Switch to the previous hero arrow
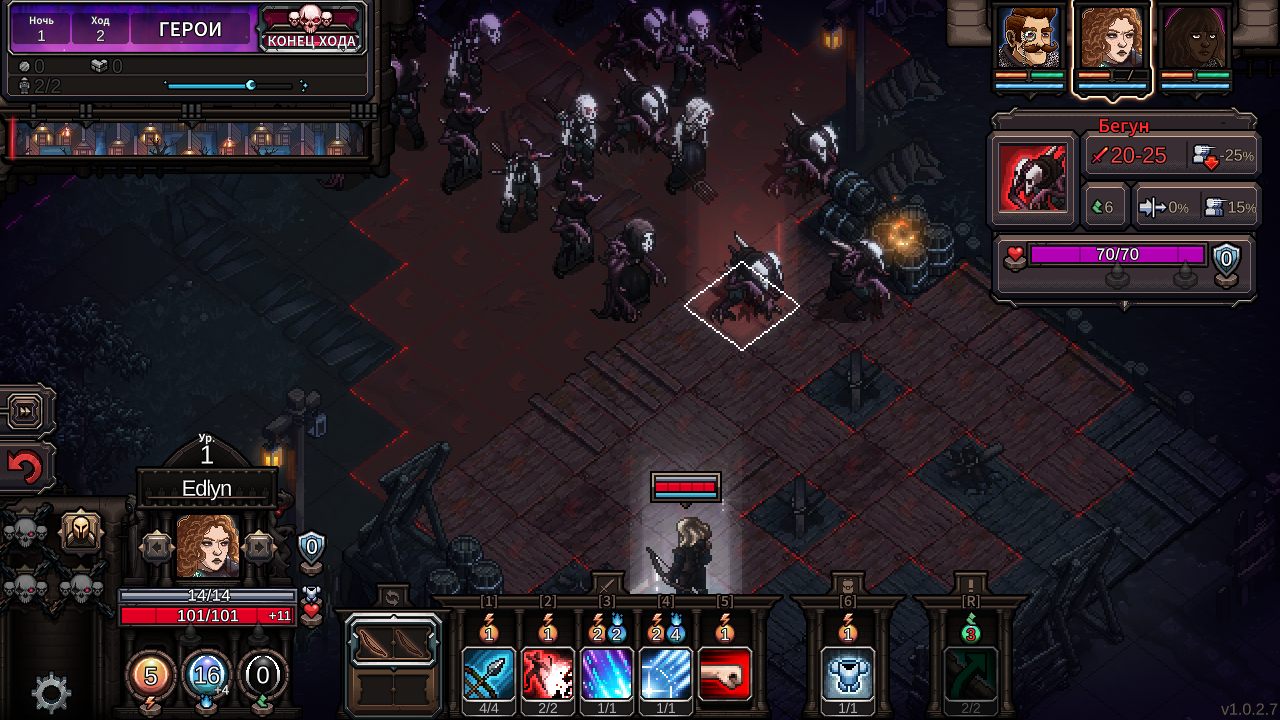Image resolution: width=1280 pixels, height=720 pixels. [x=157, y=547]
